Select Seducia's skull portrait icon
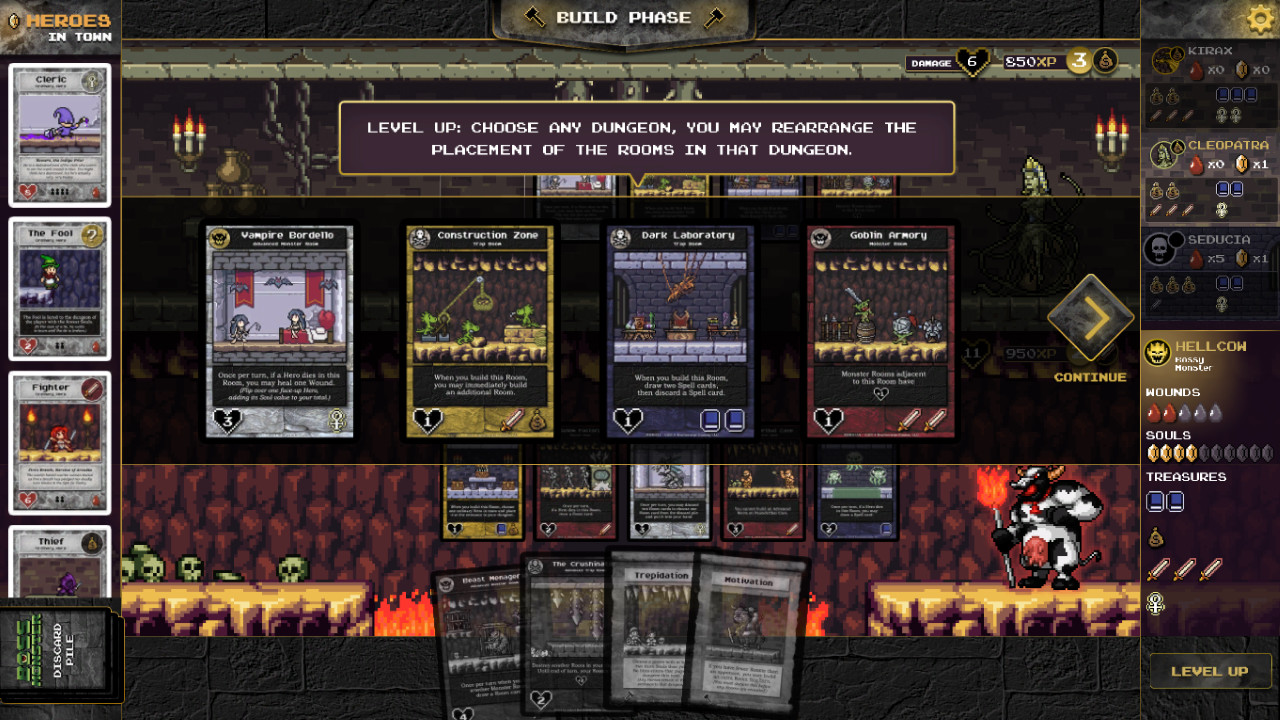Viewport: 1280px width, 720px height. click(1160, 248)
